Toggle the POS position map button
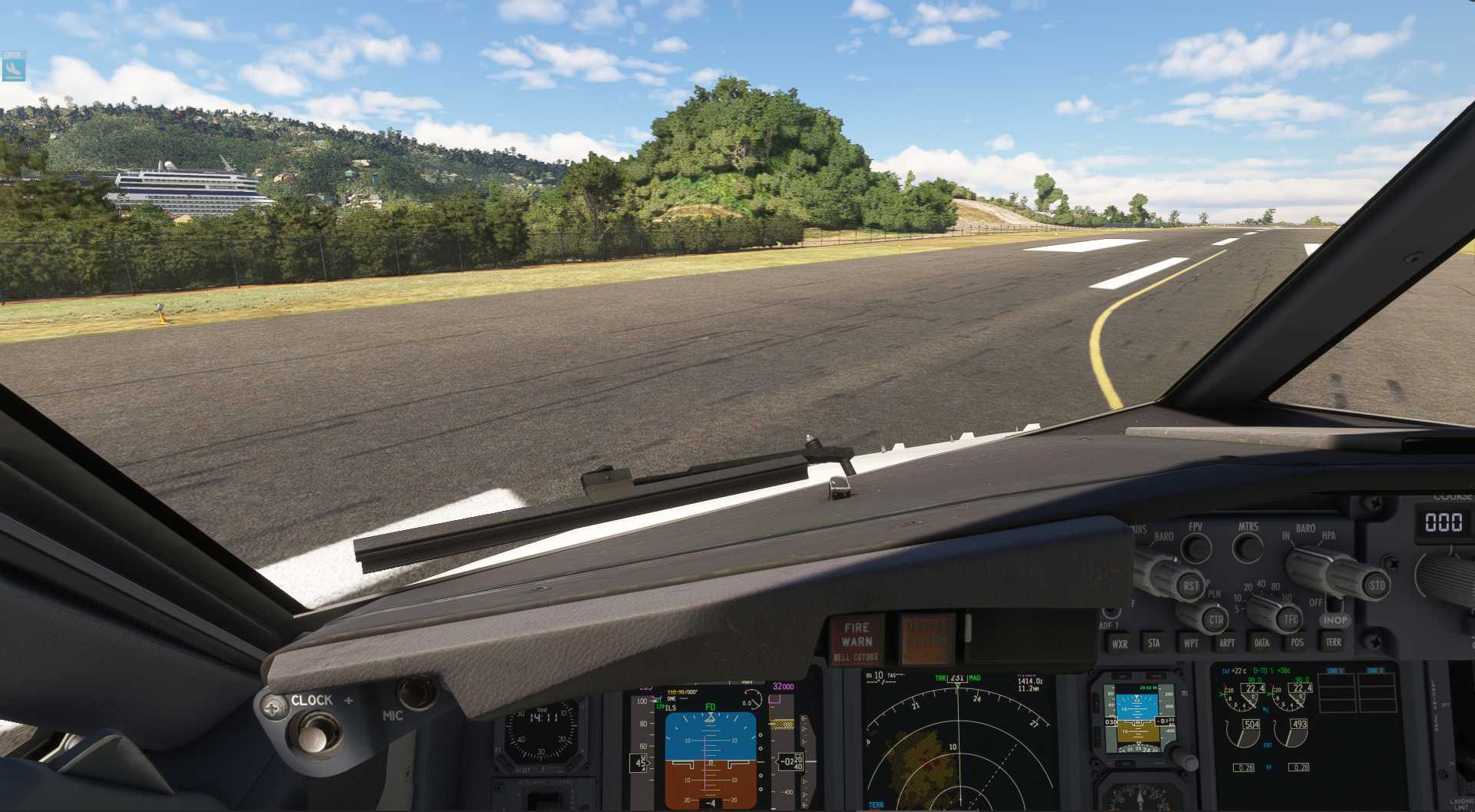Image resolution: width=1475 pixels, height=812 pixels. [1298, 642]
